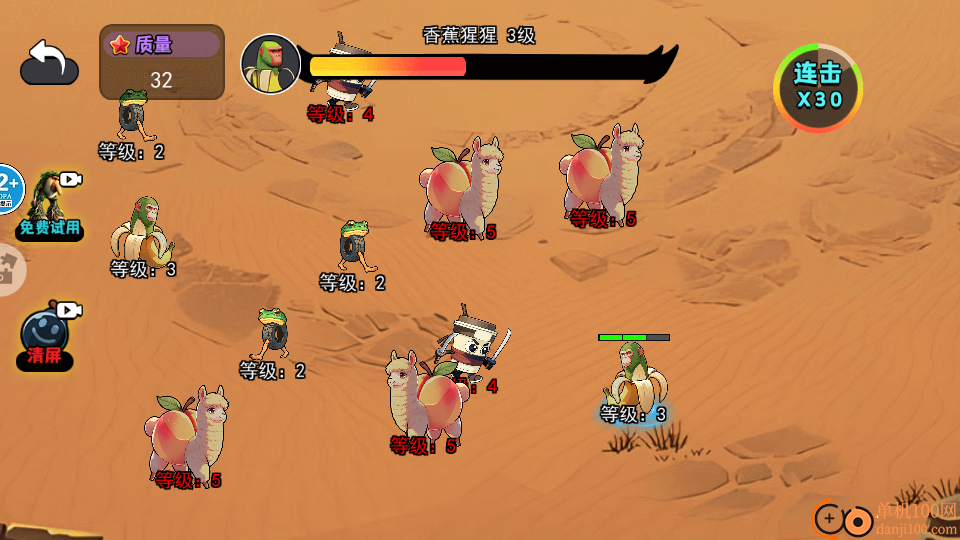
Task: Click the 连击 X30 combo badge
Action: [x=818, y=87]
